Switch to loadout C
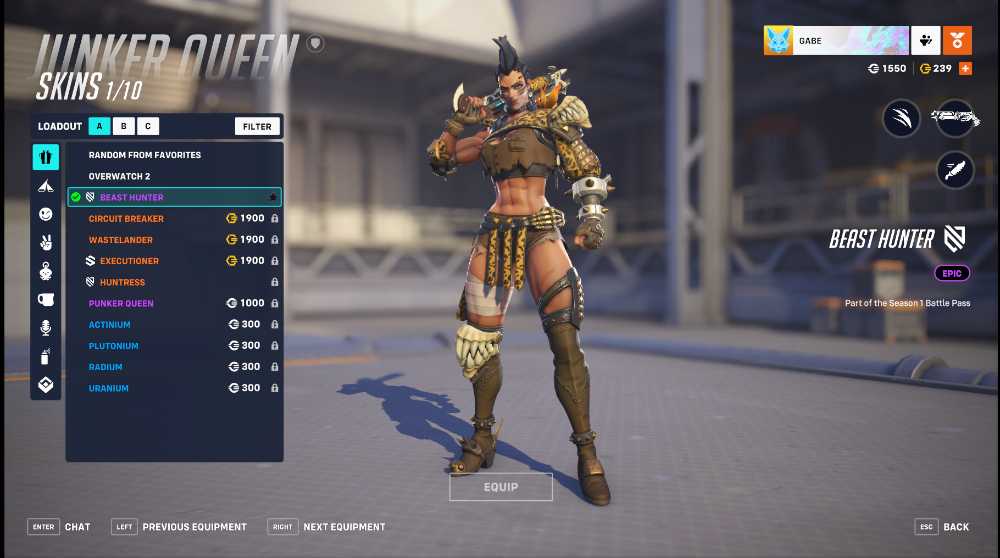This screenshot has width=1000, height=558. pos(148,126)
